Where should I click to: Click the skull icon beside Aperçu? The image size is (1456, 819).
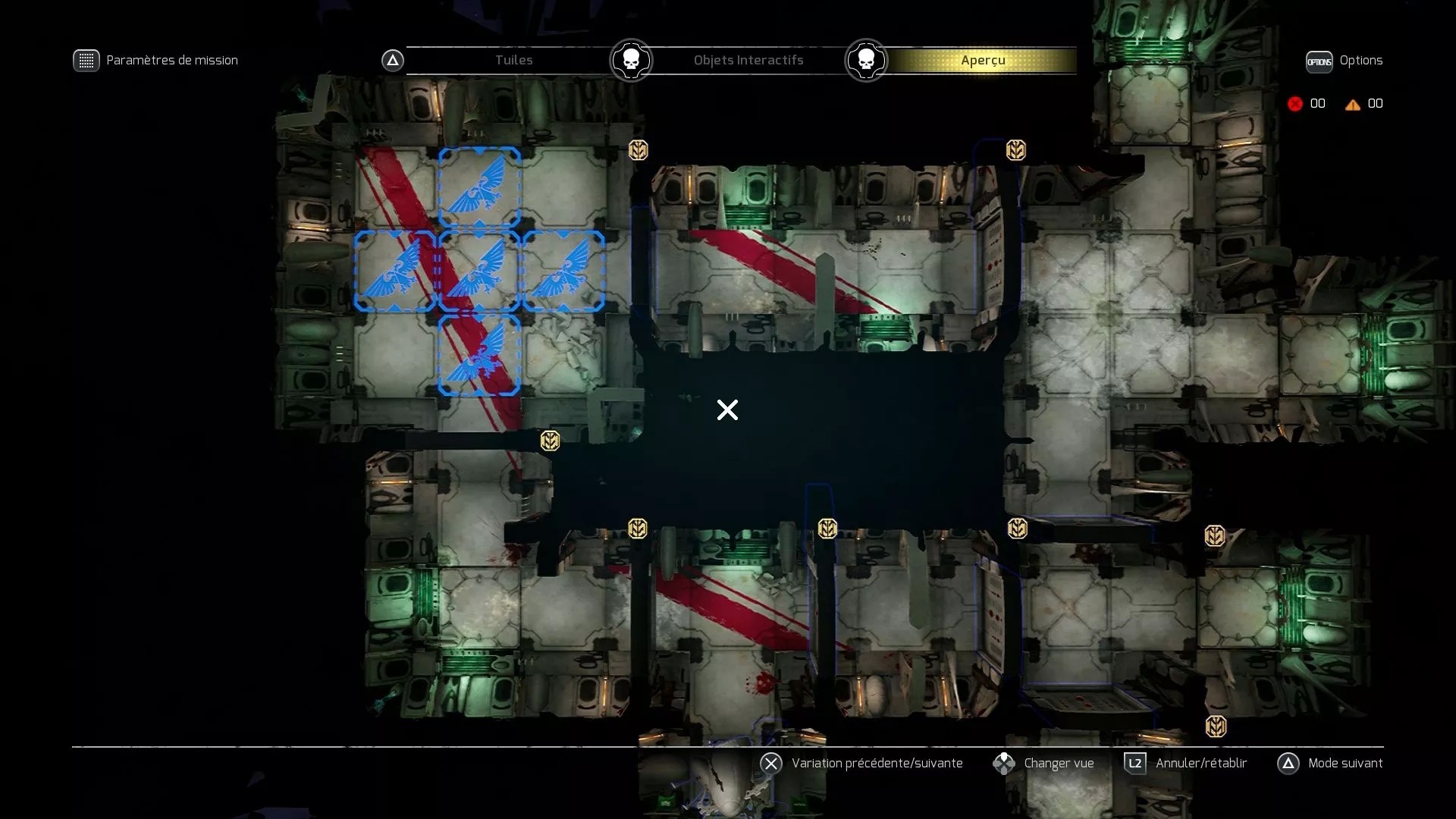867,60
